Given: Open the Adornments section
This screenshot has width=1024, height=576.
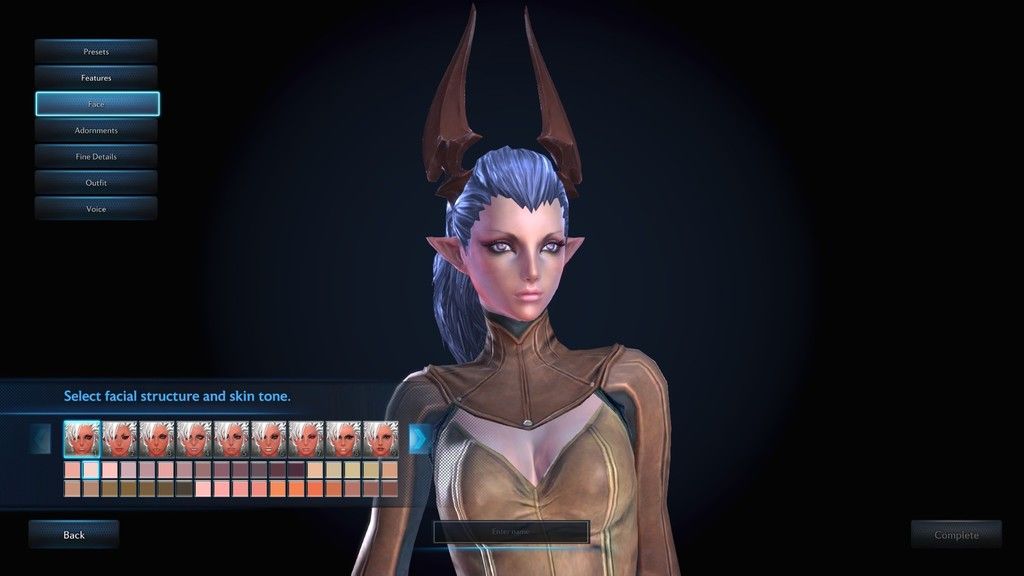Looking at the screenshot, I should tap(96, 130).
